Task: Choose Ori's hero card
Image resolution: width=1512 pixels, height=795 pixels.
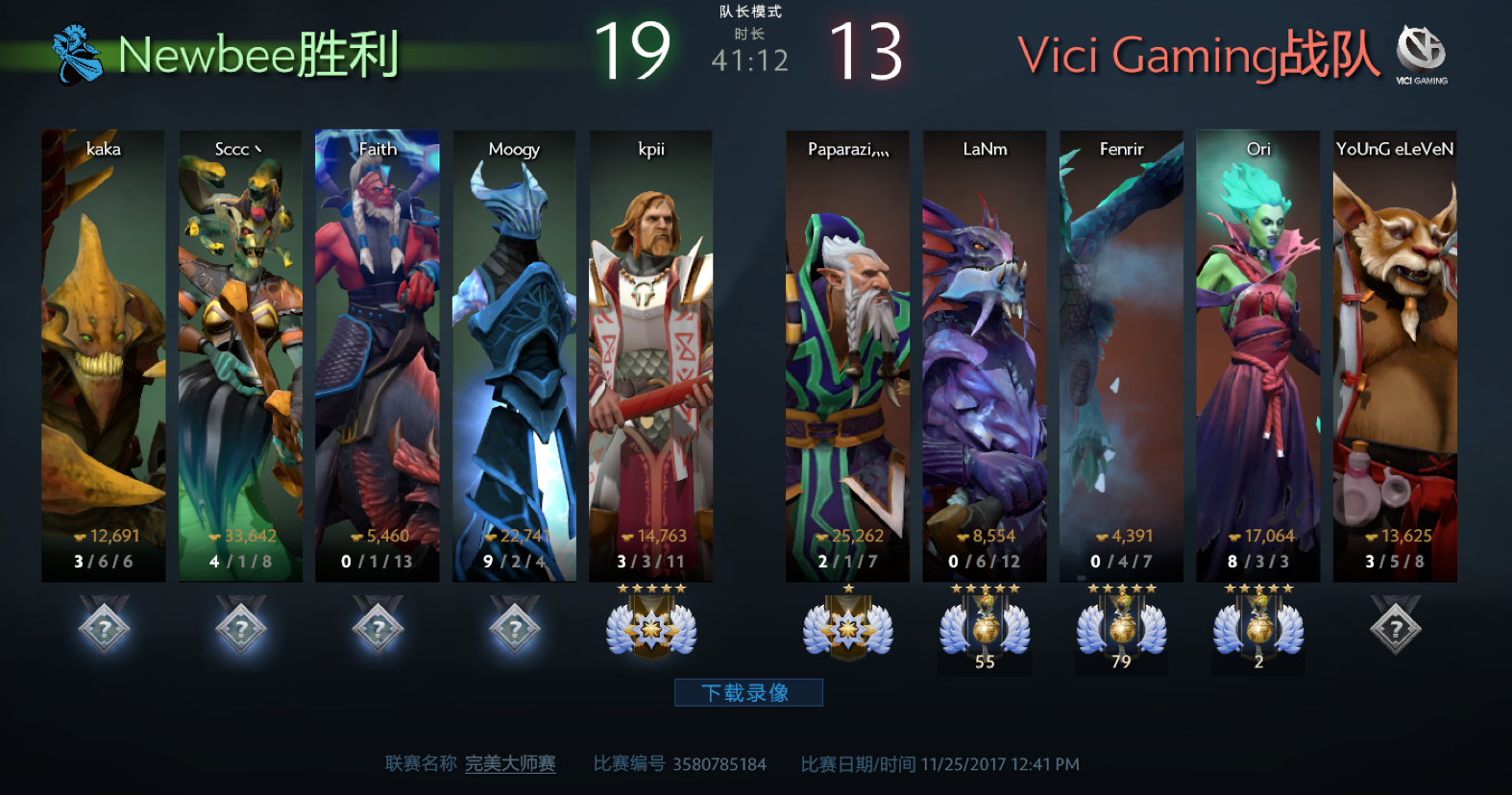Action: [1258, 355]
